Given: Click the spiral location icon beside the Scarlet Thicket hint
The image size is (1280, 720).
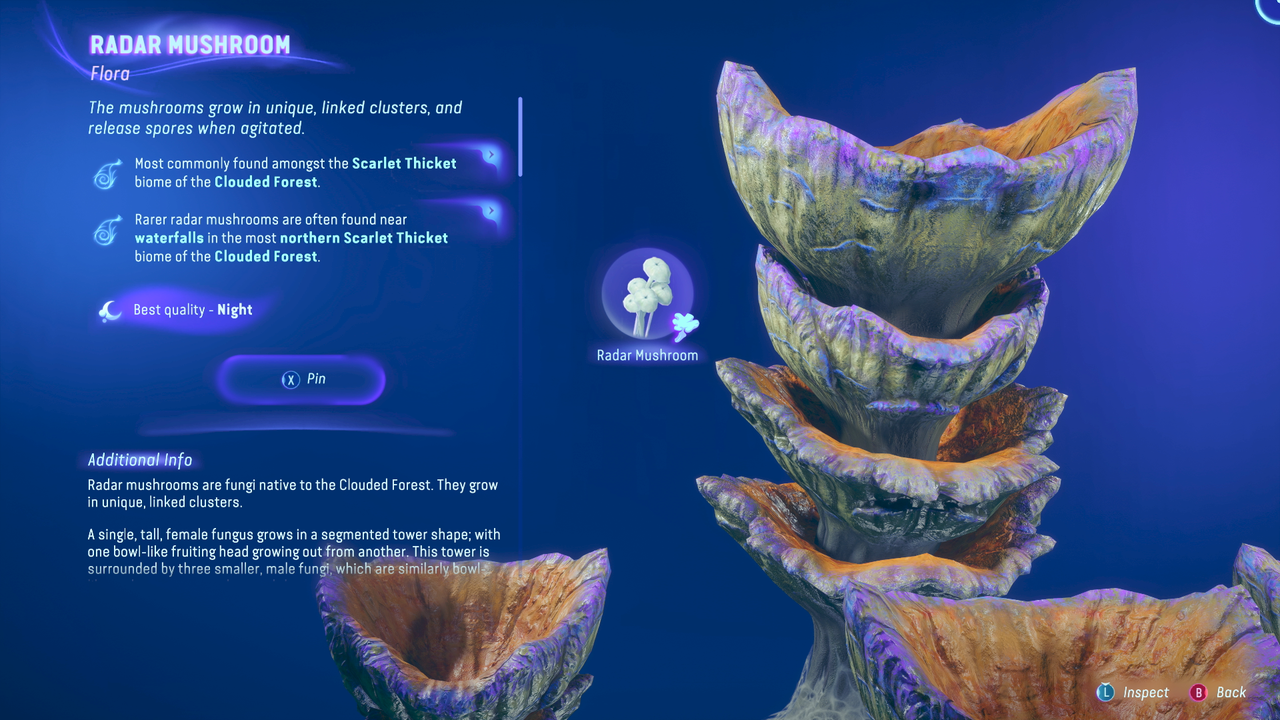Looking at the screenshot, I should tap(107, 172).
